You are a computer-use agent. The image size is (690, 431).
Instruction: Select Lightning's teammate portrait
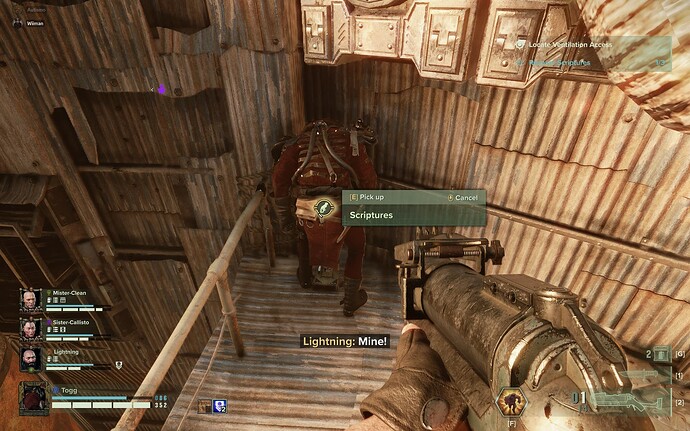pyautogui.click(x=28, y=358)
